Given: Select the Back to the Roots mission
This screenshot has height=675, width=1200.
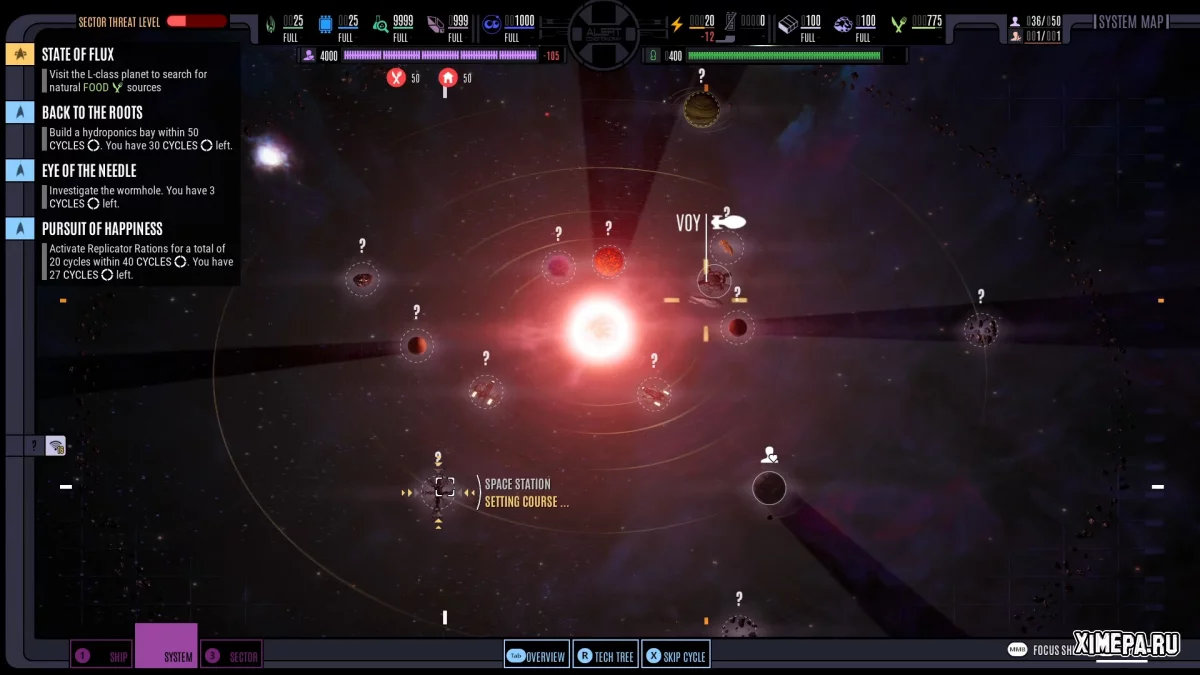Looking at the screenshot, I should (92, 113).
